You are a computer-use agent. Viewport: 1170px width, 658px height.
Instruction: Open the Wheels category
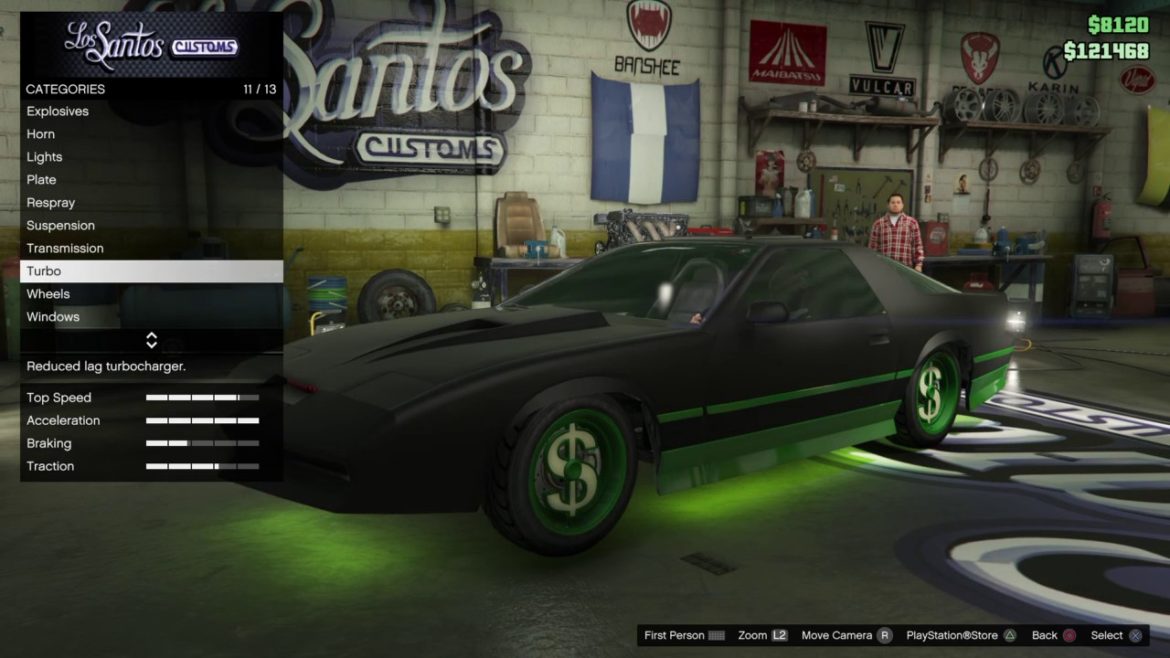click(48, 294)
